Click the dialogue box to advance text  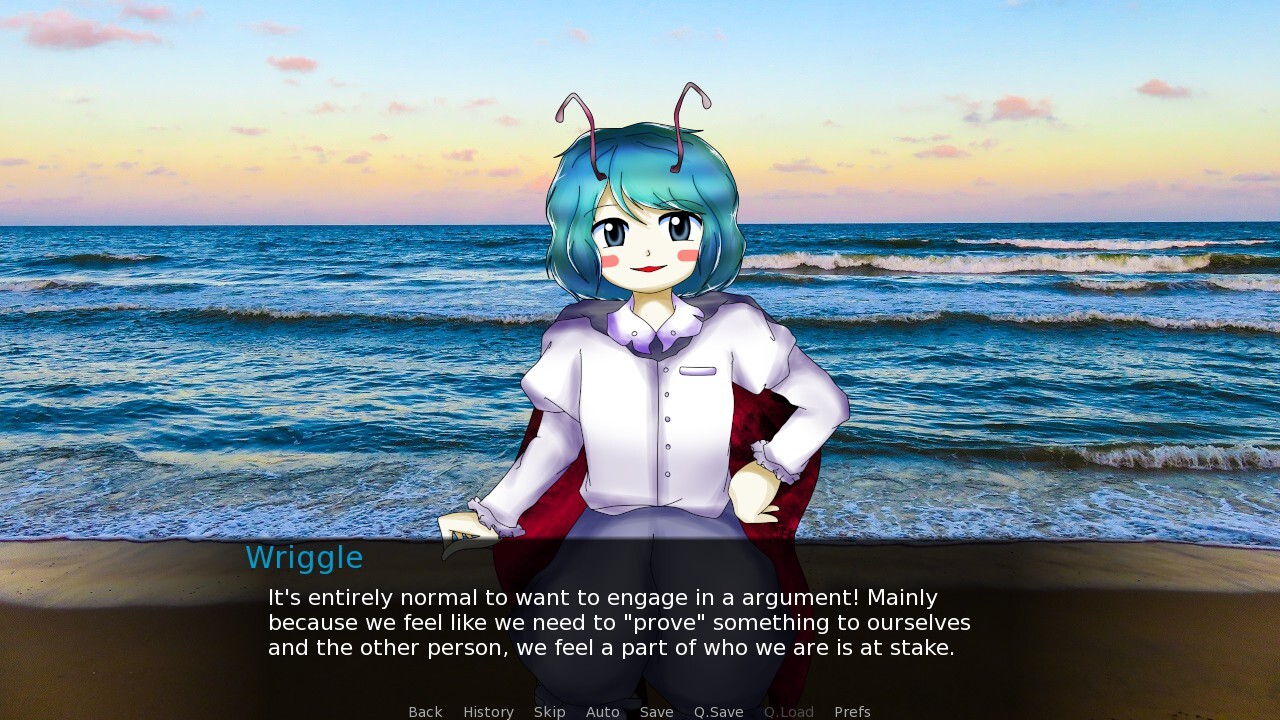pos(640,622)
